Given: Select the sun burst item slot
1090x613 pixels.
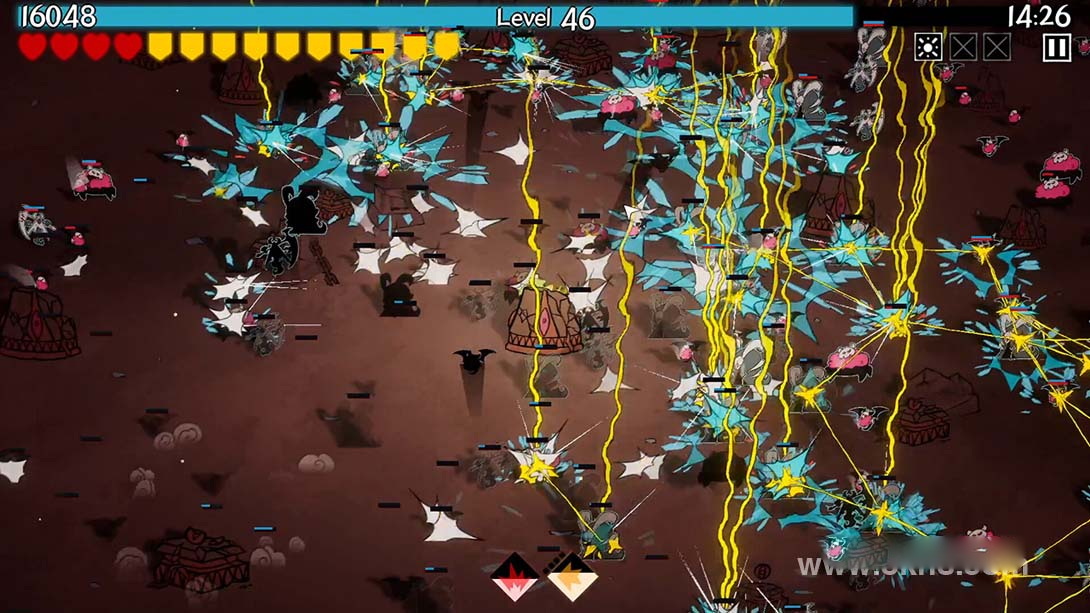Looking at the screenshot, I should click(x=928, y=47).
